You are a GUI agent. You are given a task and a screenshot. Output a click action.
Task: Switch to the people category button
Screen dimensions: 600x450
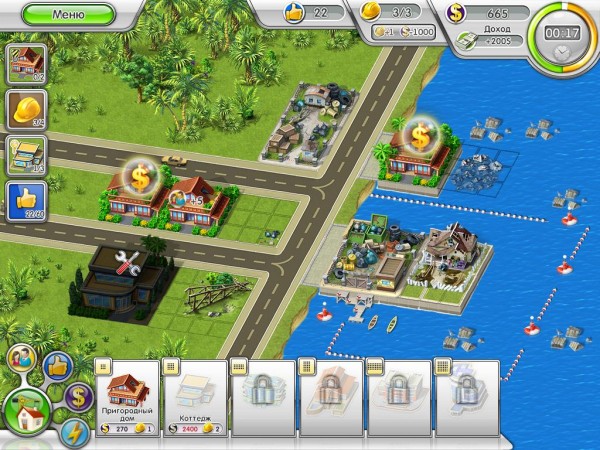(x=19, y=359)
